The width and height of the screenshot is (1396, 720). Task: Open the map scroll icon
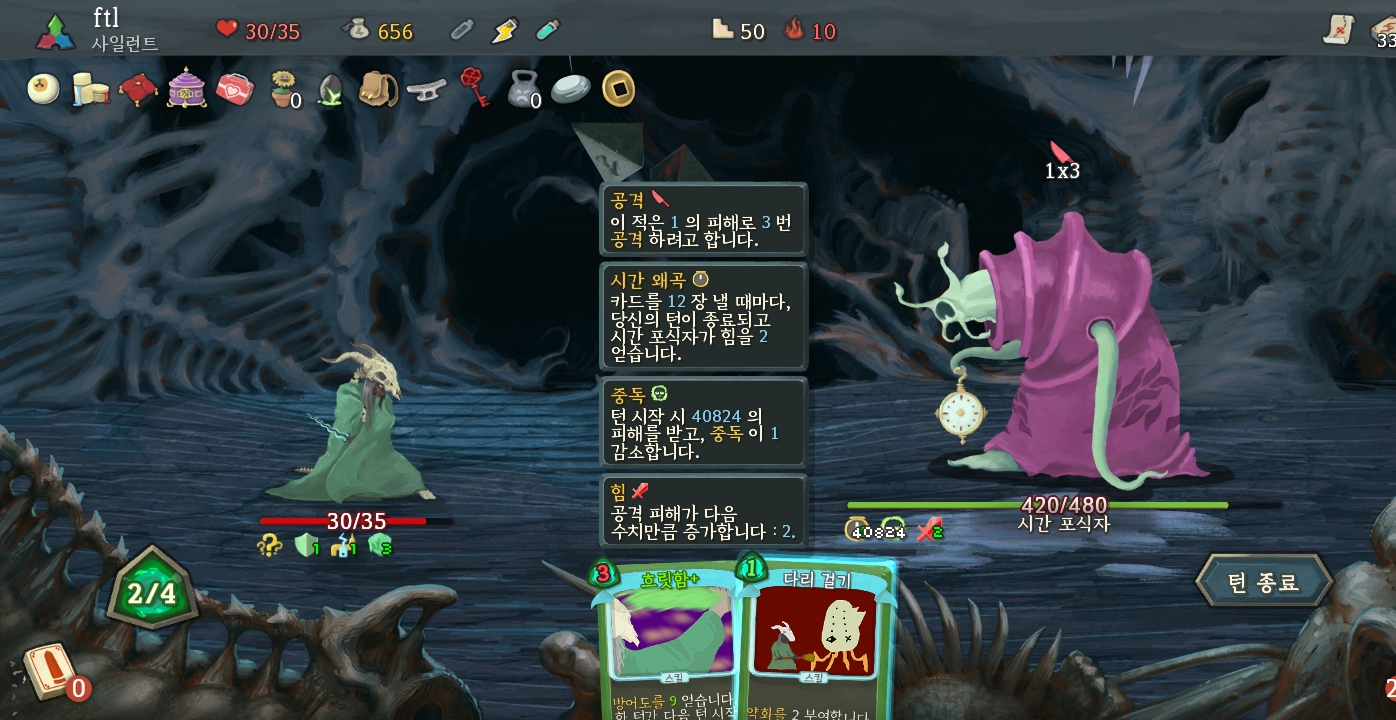coord(1337,31)
